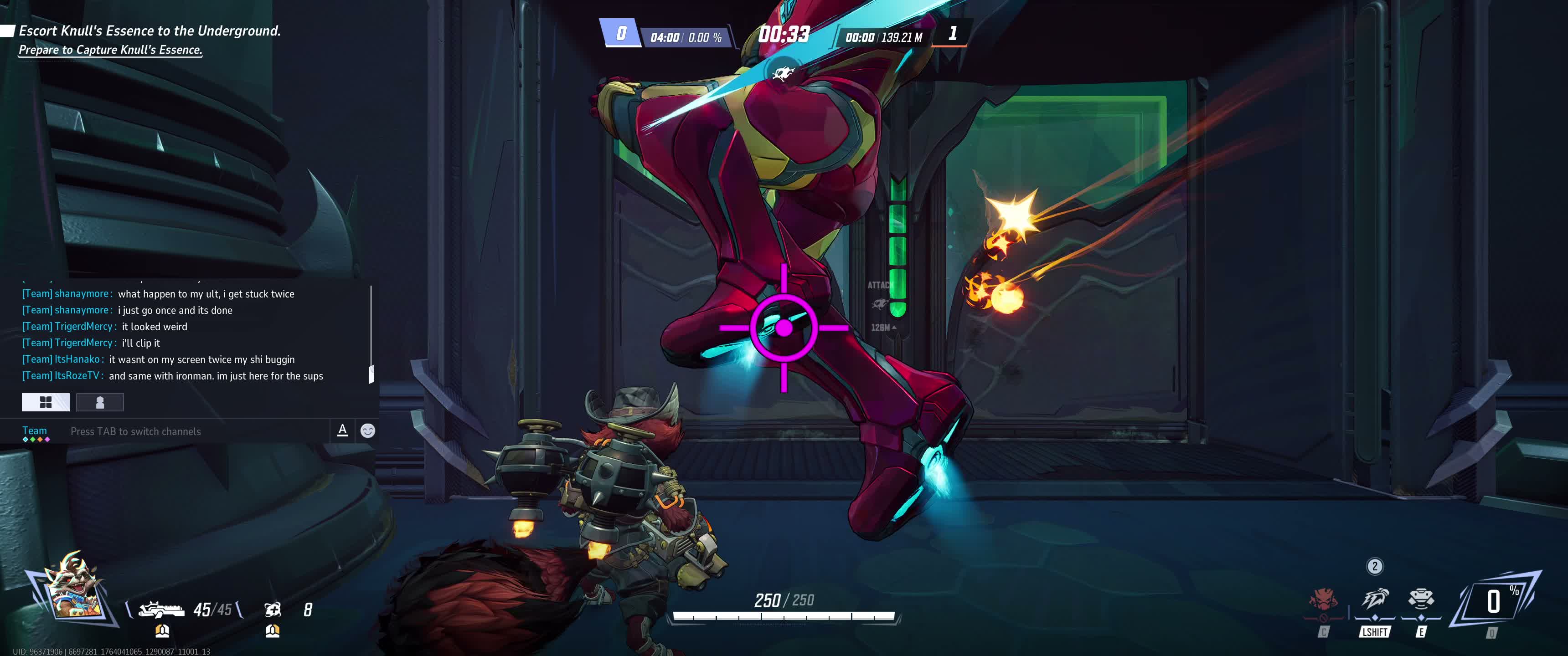
Task: Select the repair orb healing weapon icon
Action: 272,610
